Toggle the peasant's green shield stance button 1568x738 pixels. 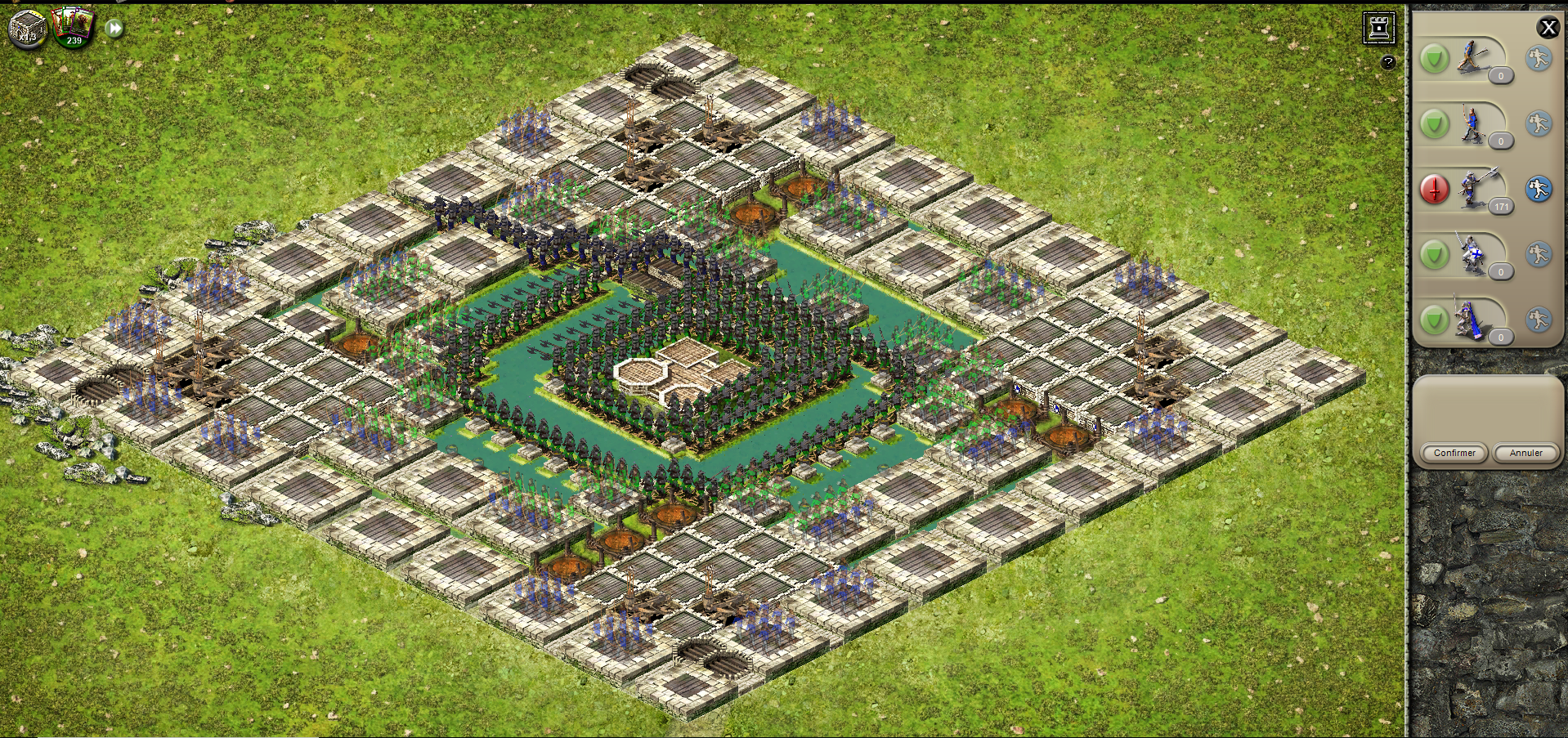coord(1435,59)
